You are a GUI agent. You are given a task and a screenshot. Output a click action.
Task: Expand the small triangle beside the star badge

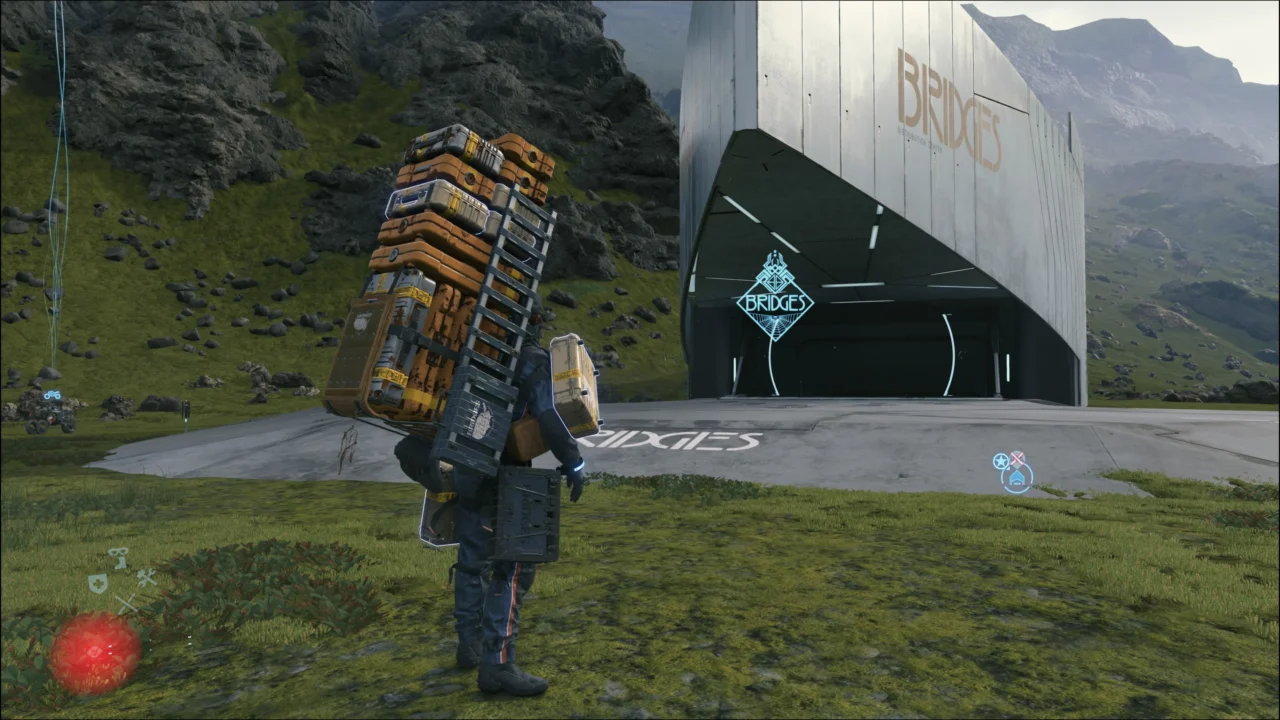pos(1008,469)
